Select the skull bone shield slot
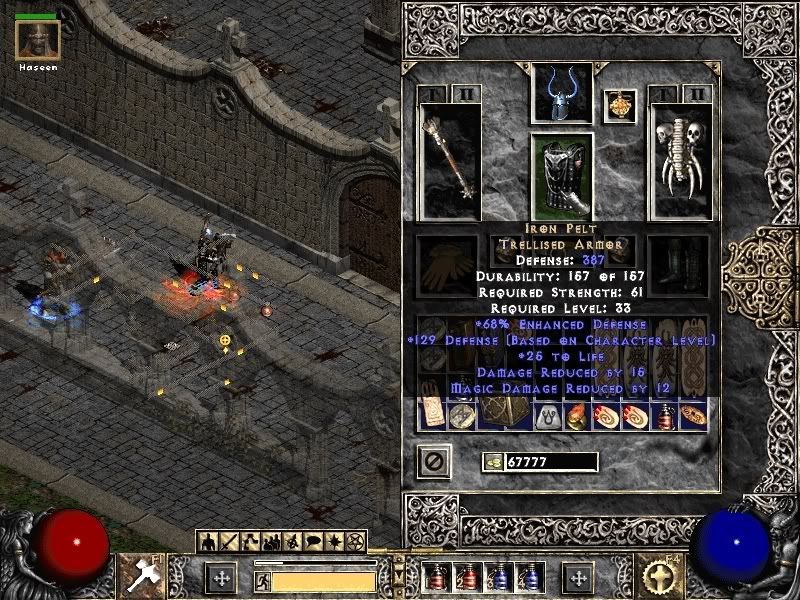Screen dimensions: 800x600 tap(679, 161)
